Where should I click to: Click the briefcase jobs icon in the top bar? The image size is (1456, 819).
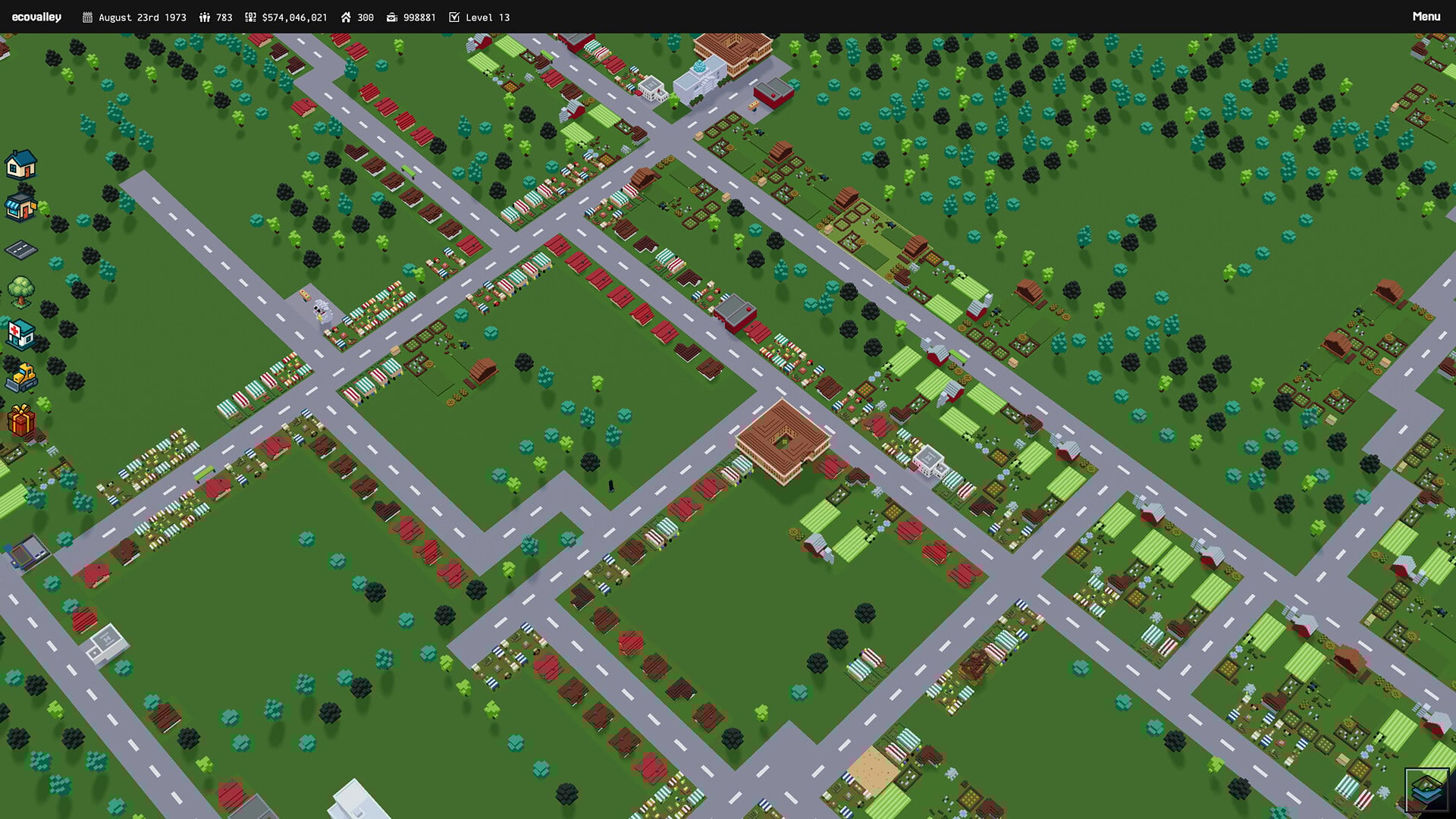pyautogui.click(x=391, y=17)
